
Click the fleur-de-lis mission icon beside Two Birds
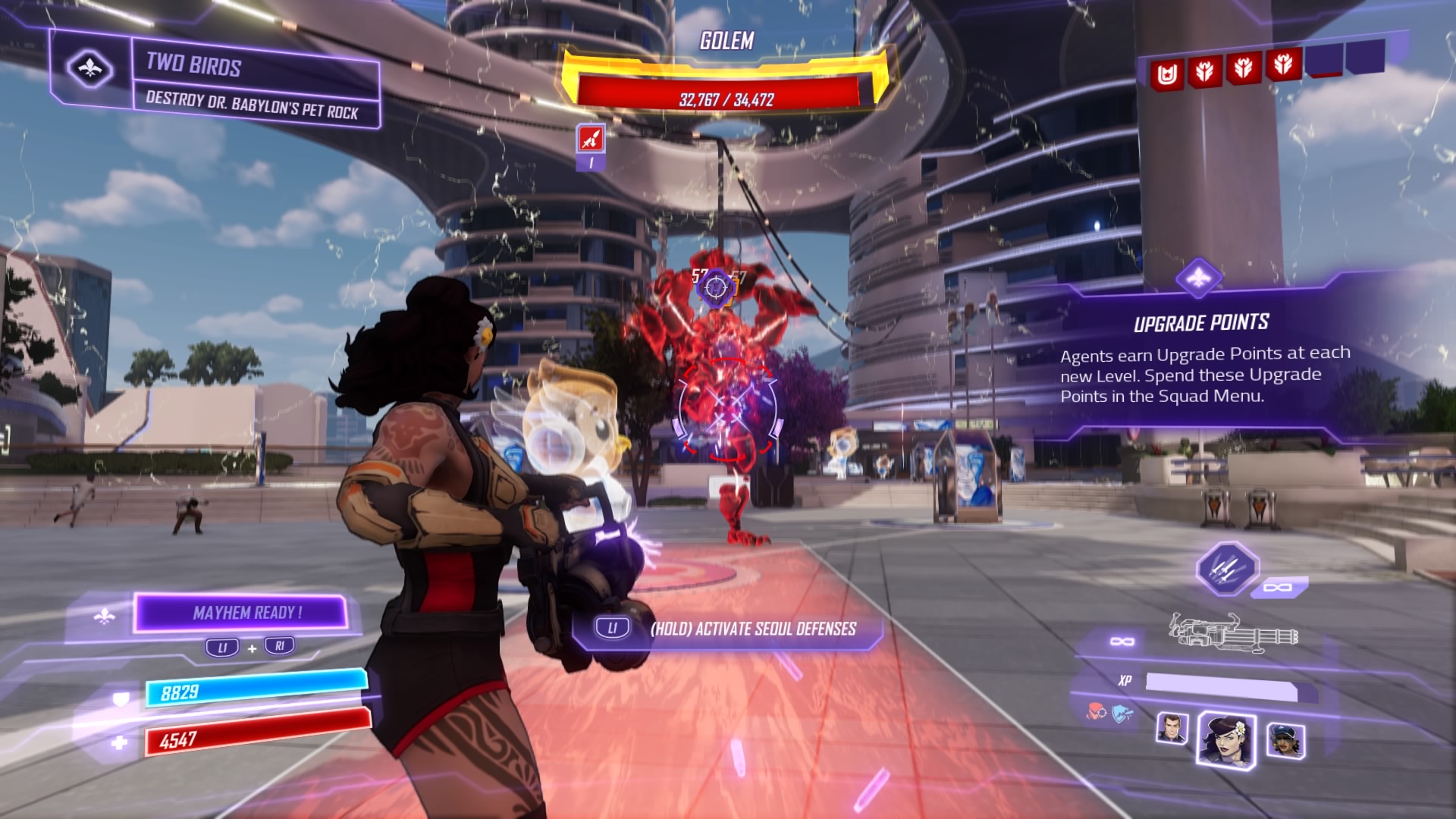[90, 69]
